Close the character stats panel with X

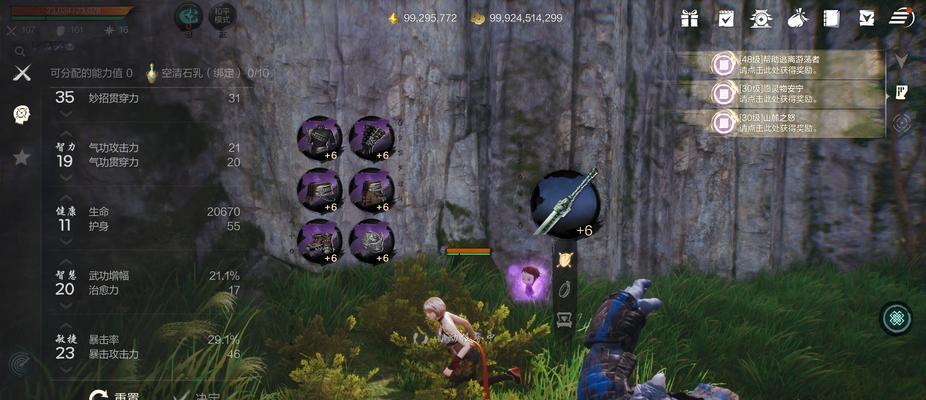[21, 73]
